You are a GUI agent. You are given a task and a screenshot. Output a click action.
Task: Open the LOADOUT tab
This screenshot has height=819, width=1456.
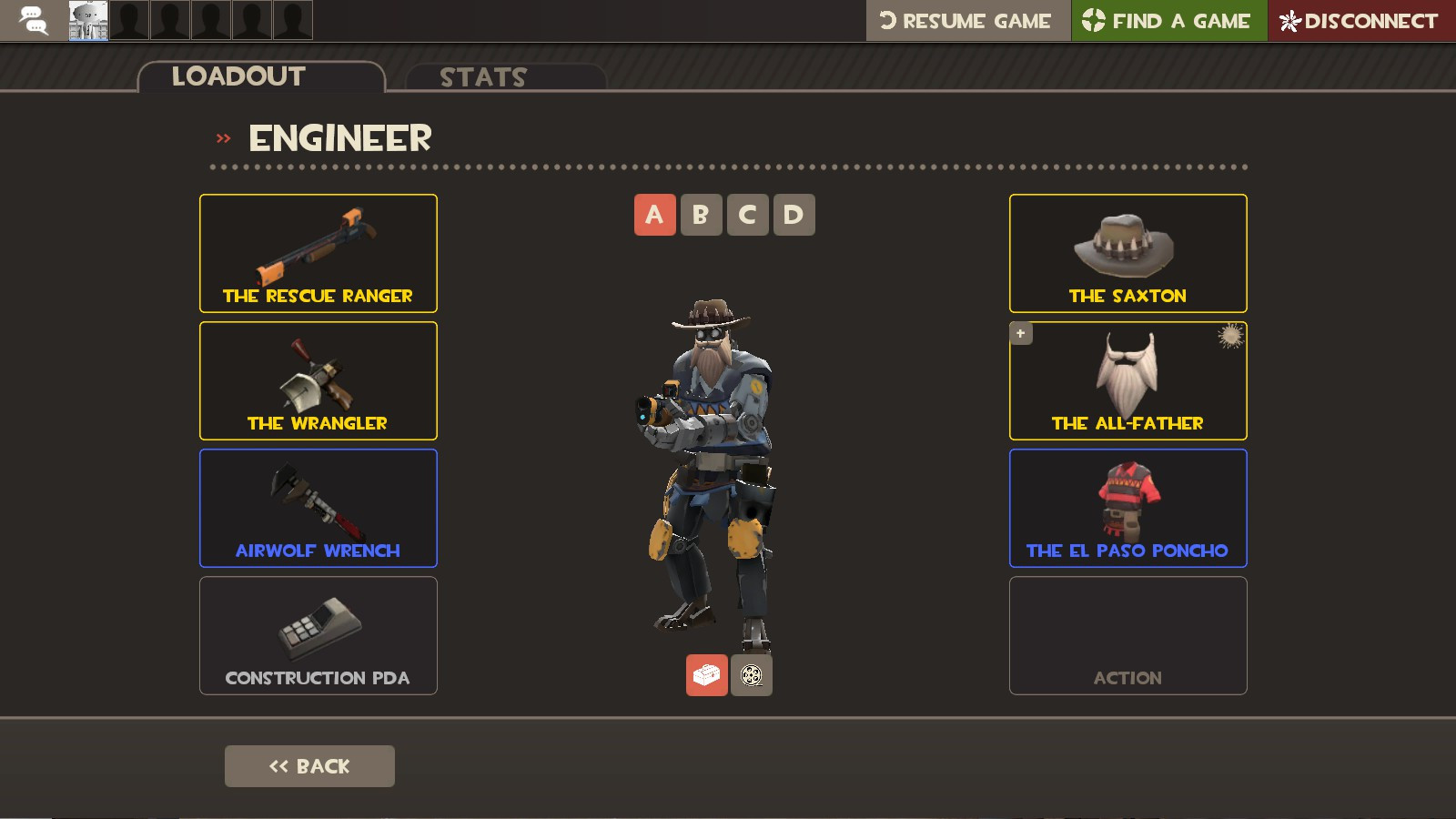point(239,76)
